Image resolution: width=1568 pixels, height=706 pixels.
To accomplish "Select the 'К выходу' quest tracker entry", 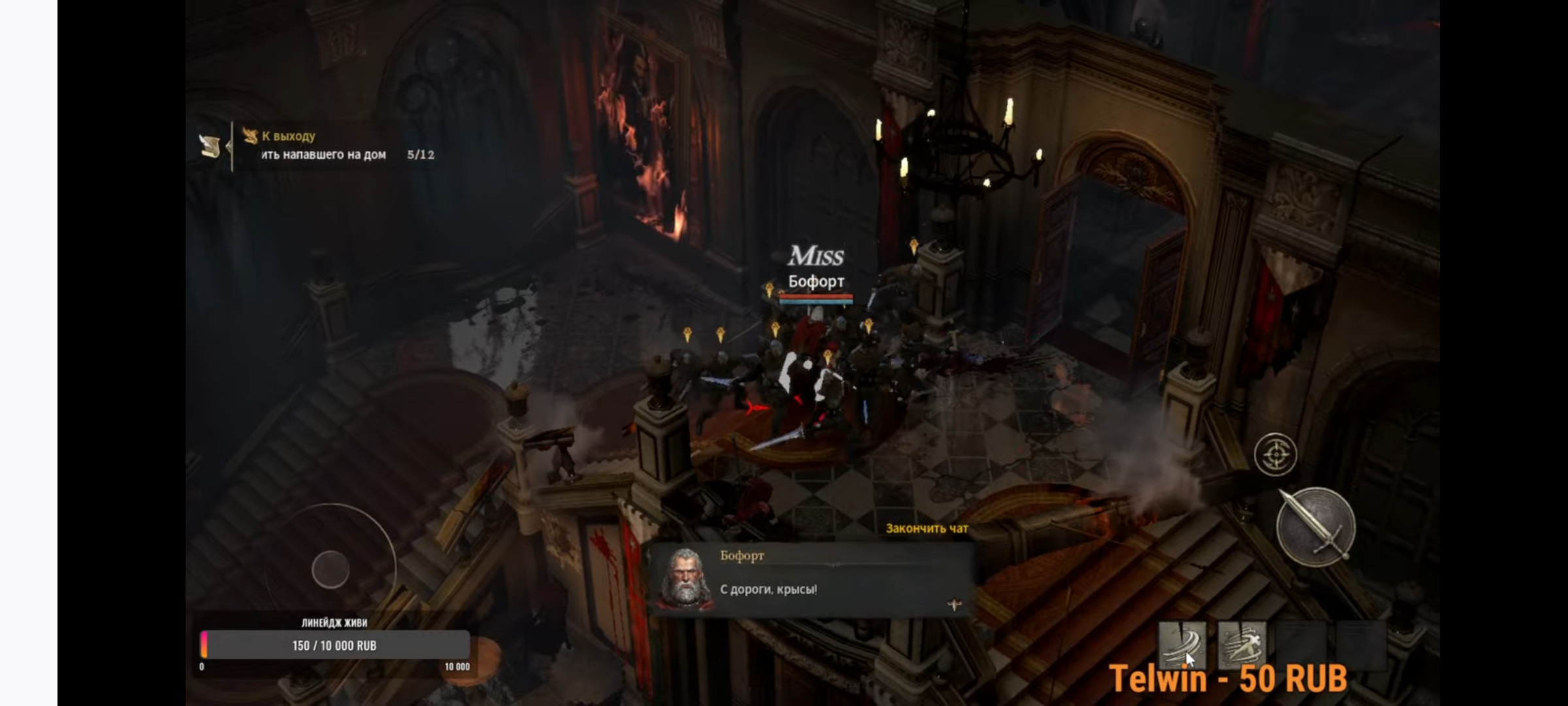I will (x=288, y=136).
